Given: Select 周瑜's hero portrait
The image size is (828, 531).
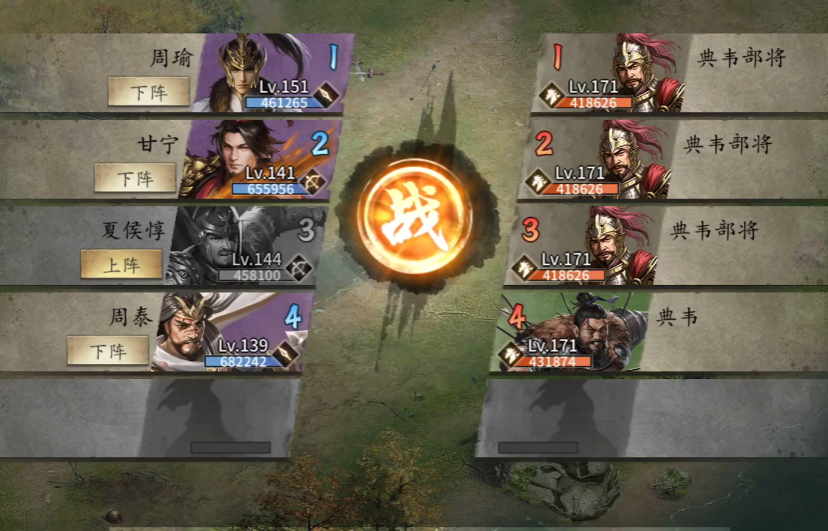Looking at the screenshot, I should tap(270, 73).
